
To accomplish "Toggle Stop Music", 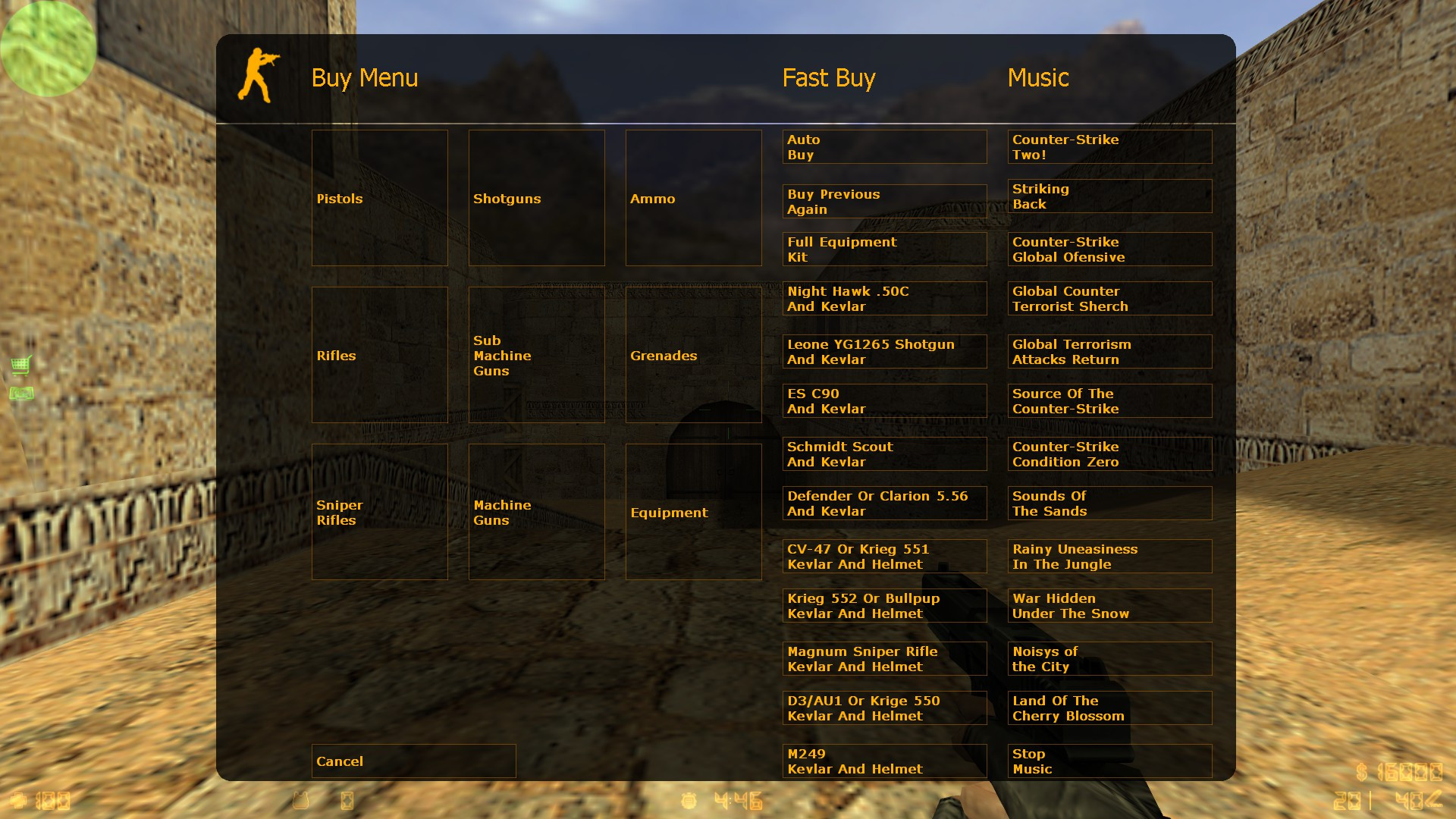I will 1109,761.
